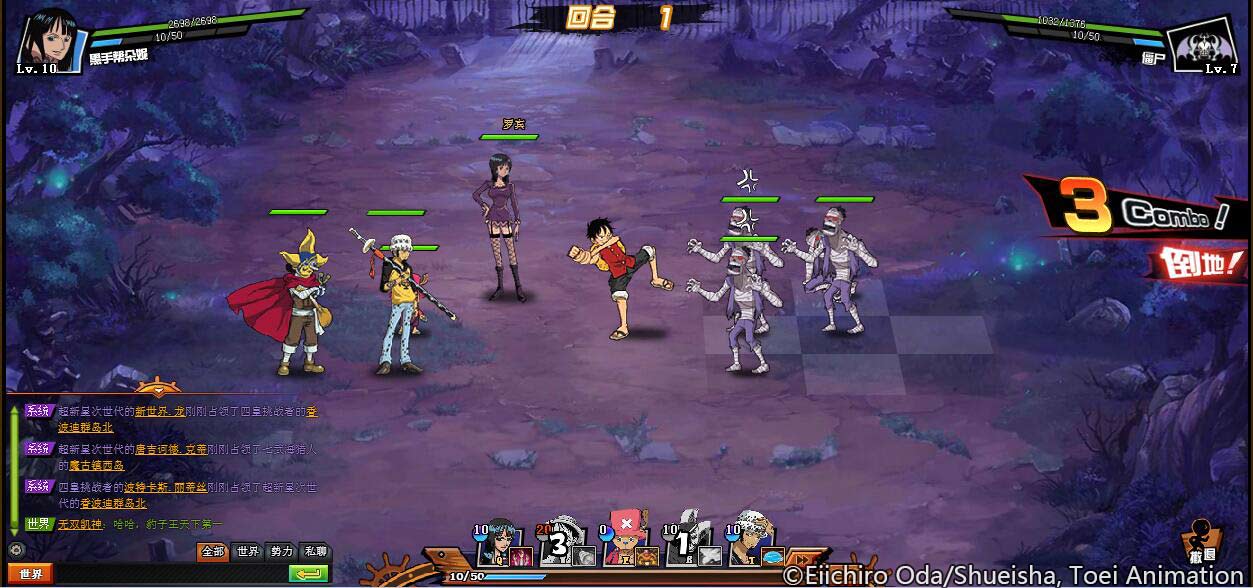1253x588 pixels.
Task: Switch to the 全部 chat tab
Action: click(x=213, y=551)
